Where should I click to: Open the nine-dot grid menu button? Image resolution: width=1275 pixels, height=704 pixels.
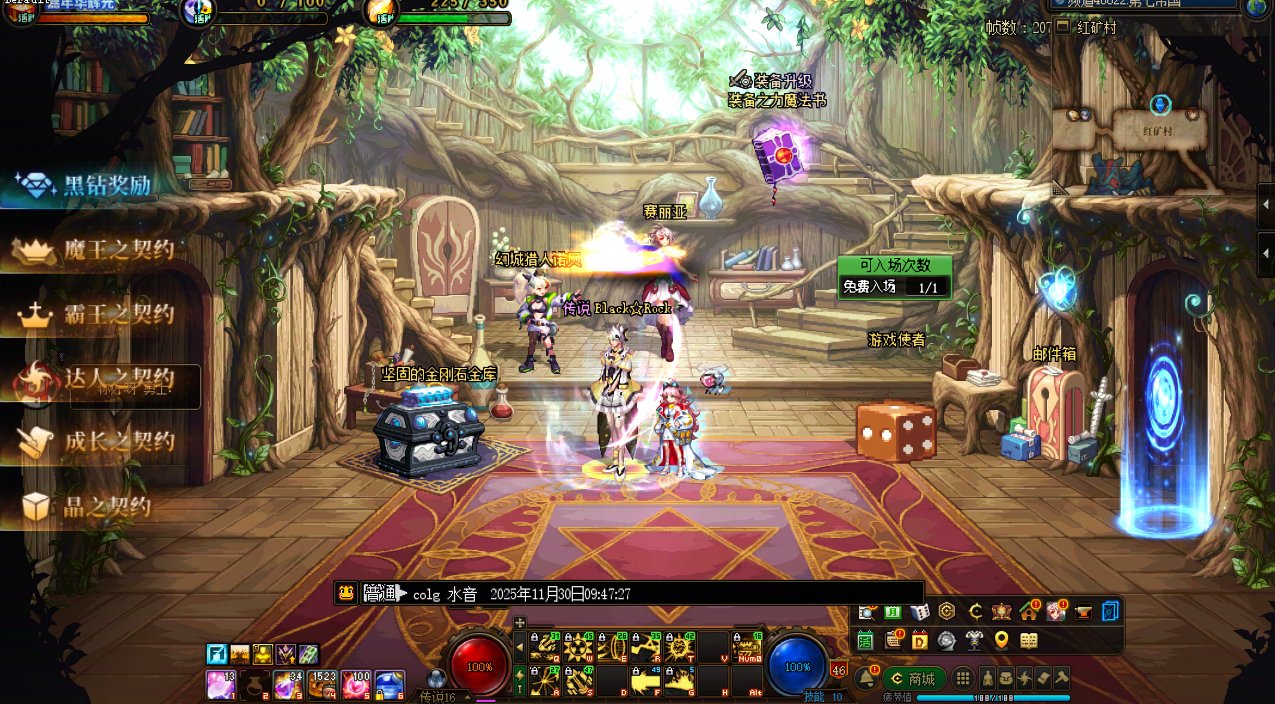(x=962, y=678)
